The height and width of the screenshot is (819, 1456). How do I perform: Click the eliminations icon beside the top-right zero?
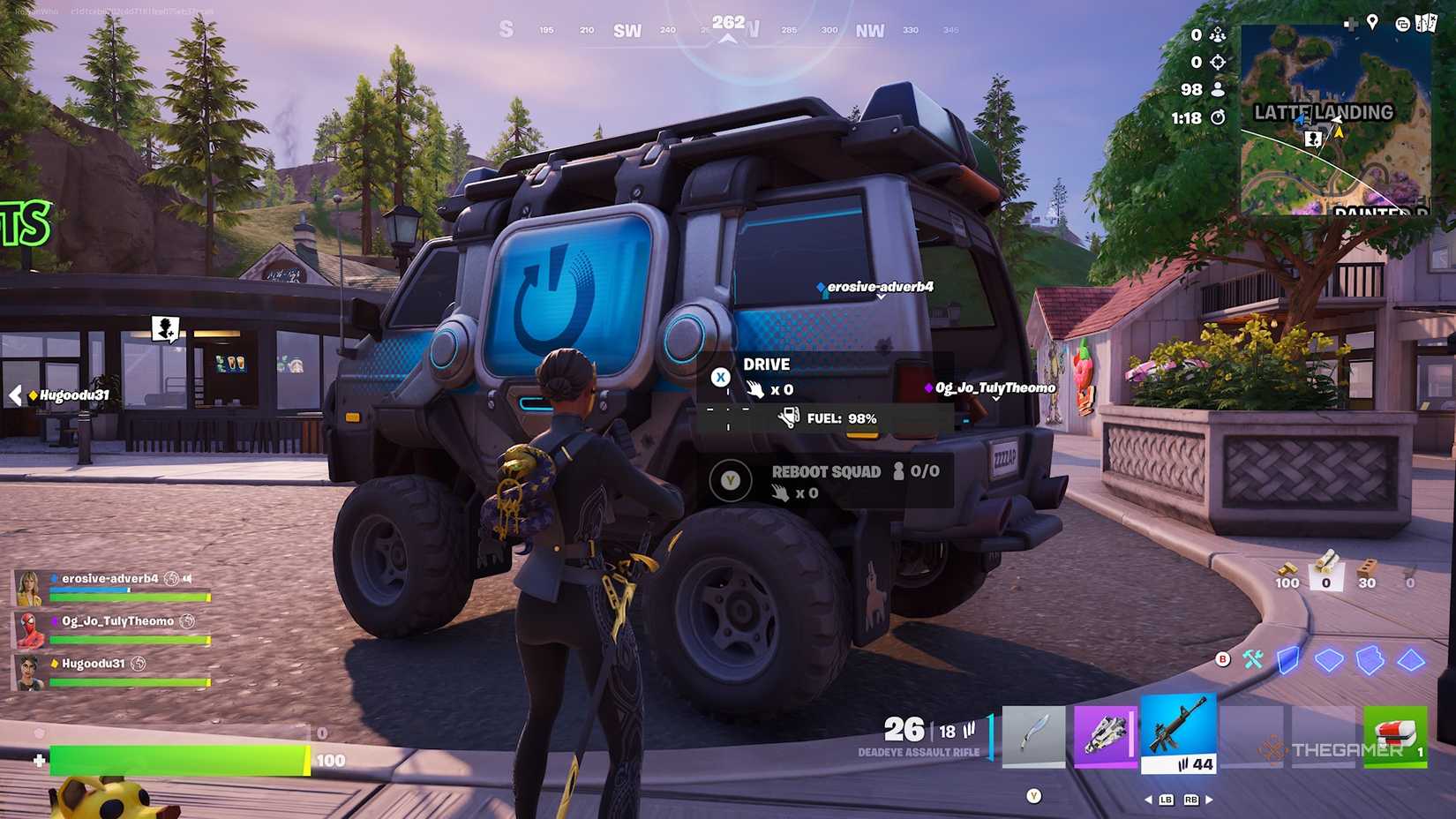tap(1218, 63)
